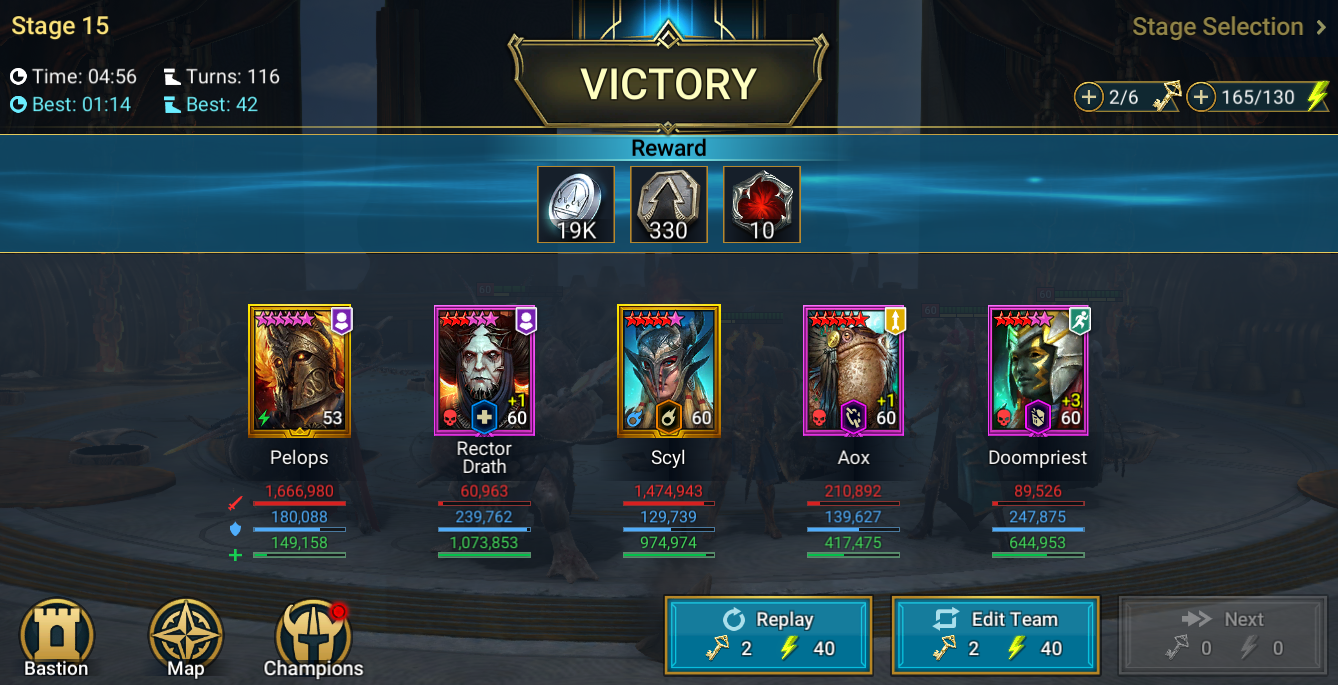Select Pelops champion portrait
The image size is (1338, 685).
tap(299, 370)
